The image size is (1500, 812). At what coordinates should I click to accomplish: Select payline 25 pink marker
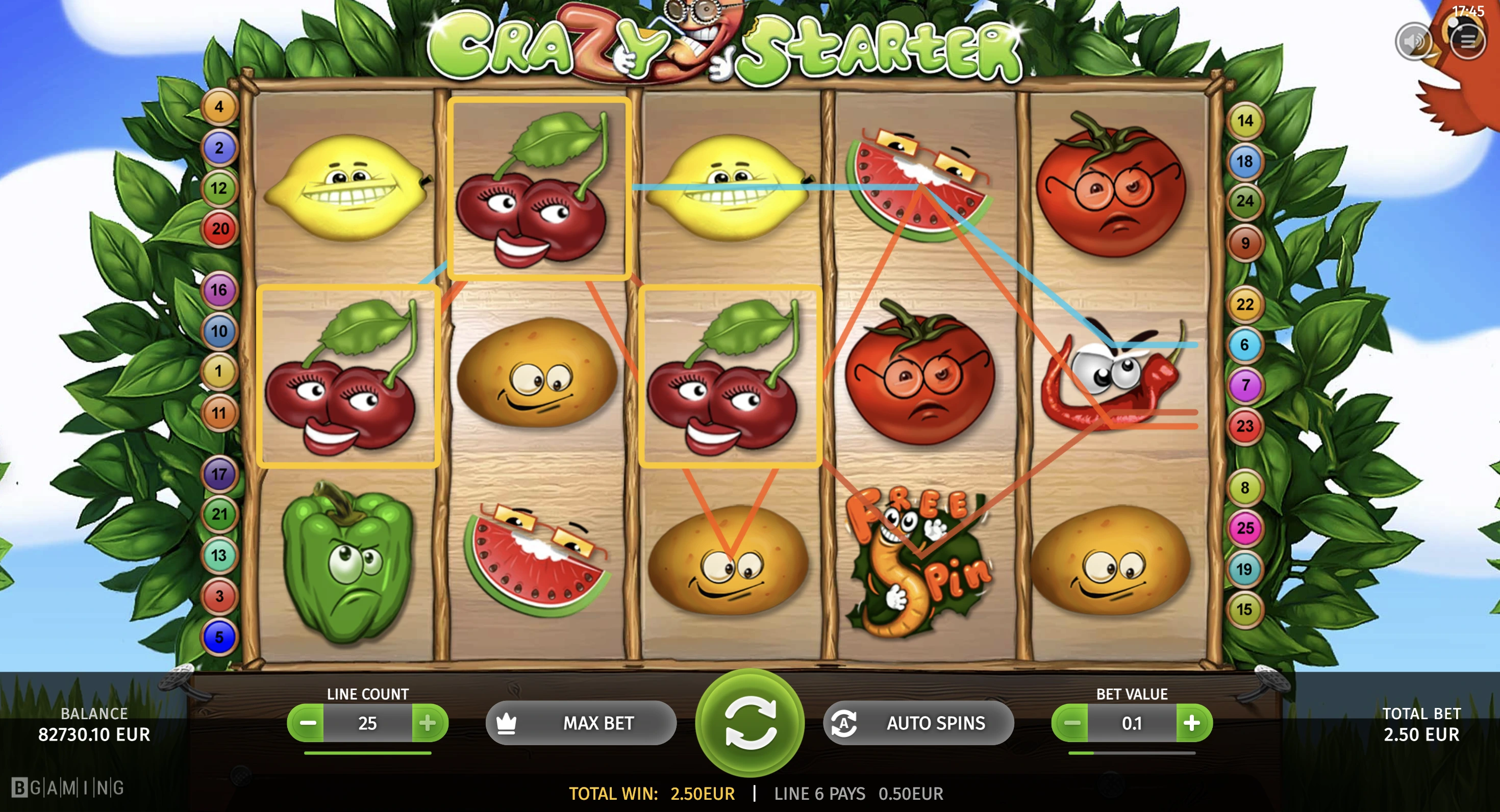[1245, 528]
